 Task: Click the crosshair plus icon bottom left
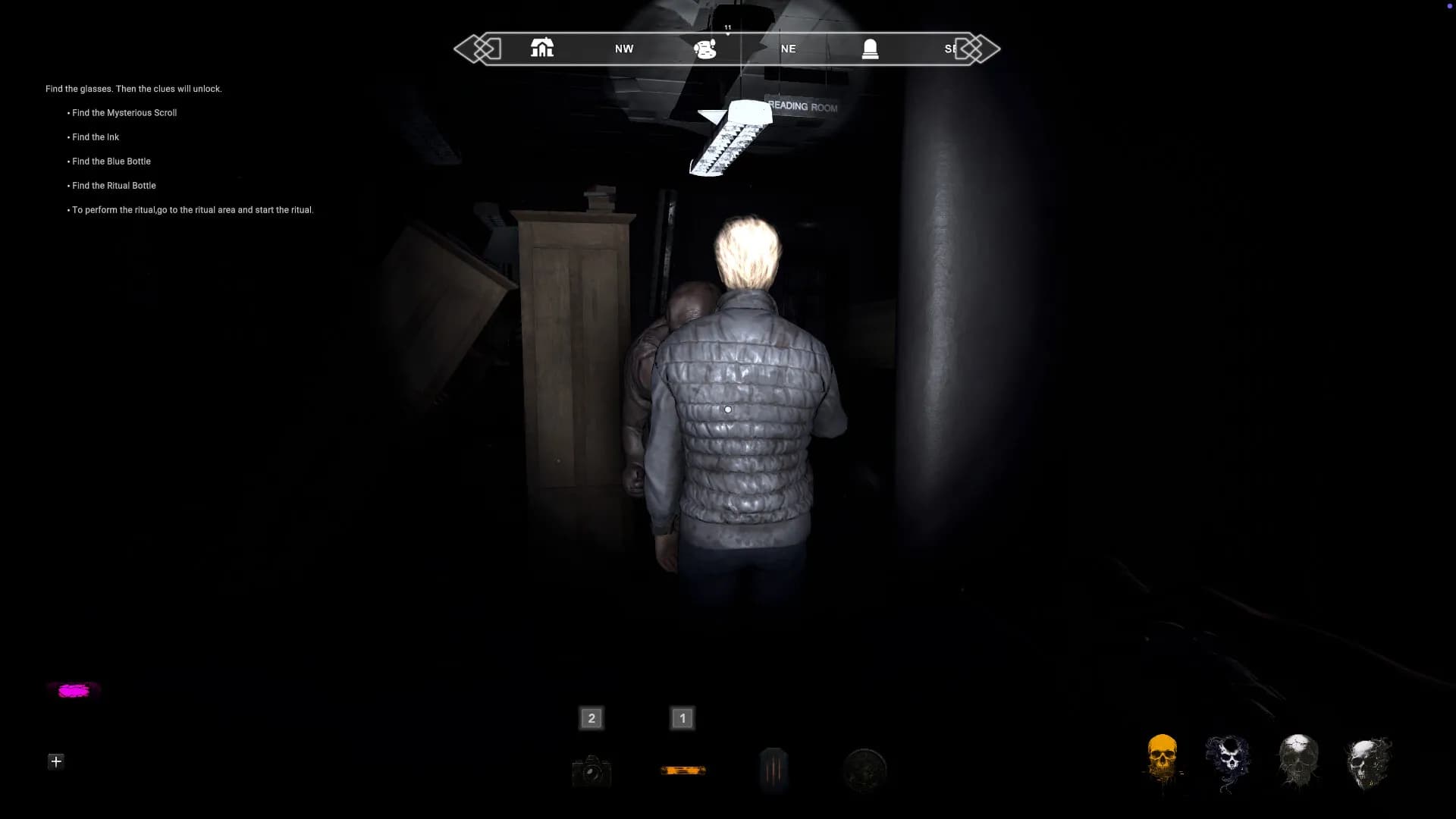(x=55, y=761)
